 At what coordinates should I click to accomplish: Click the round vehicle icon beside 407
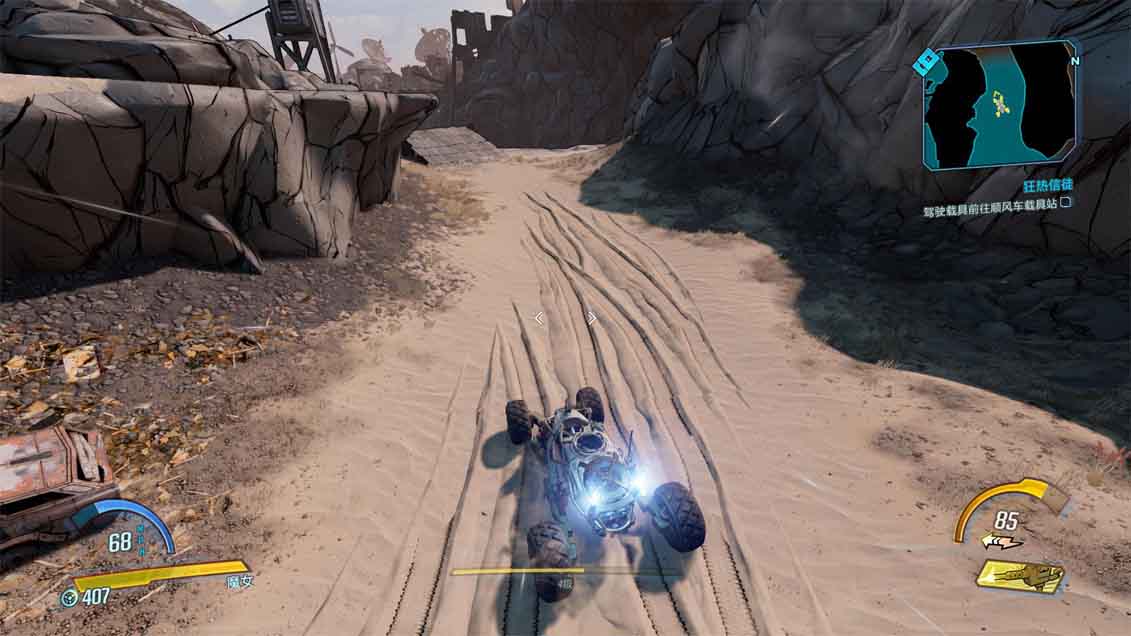pos(70,597)
